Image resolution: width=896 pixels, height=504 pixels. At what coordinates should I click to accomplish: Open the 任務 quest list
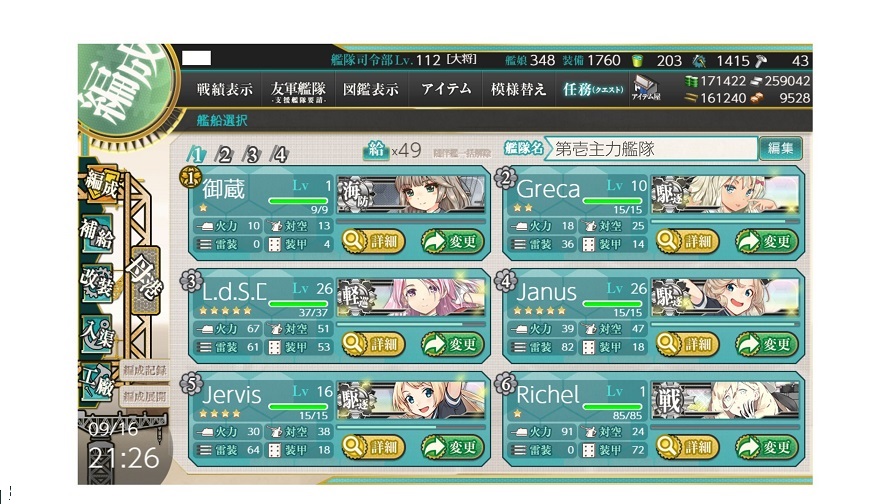click(591, 89)
